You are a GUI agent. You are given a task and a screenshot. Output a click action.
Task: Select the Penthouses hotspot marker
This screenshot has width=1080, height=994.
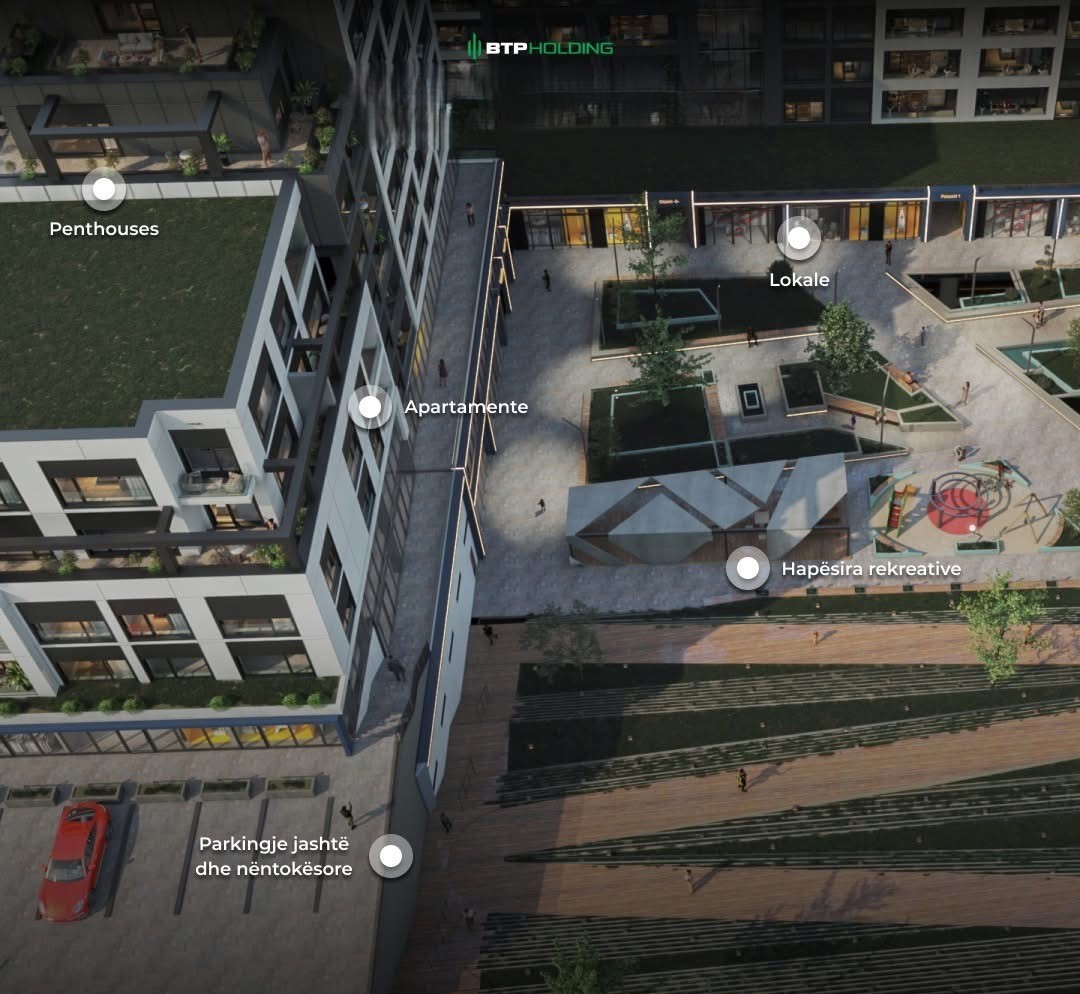point(104,189)
